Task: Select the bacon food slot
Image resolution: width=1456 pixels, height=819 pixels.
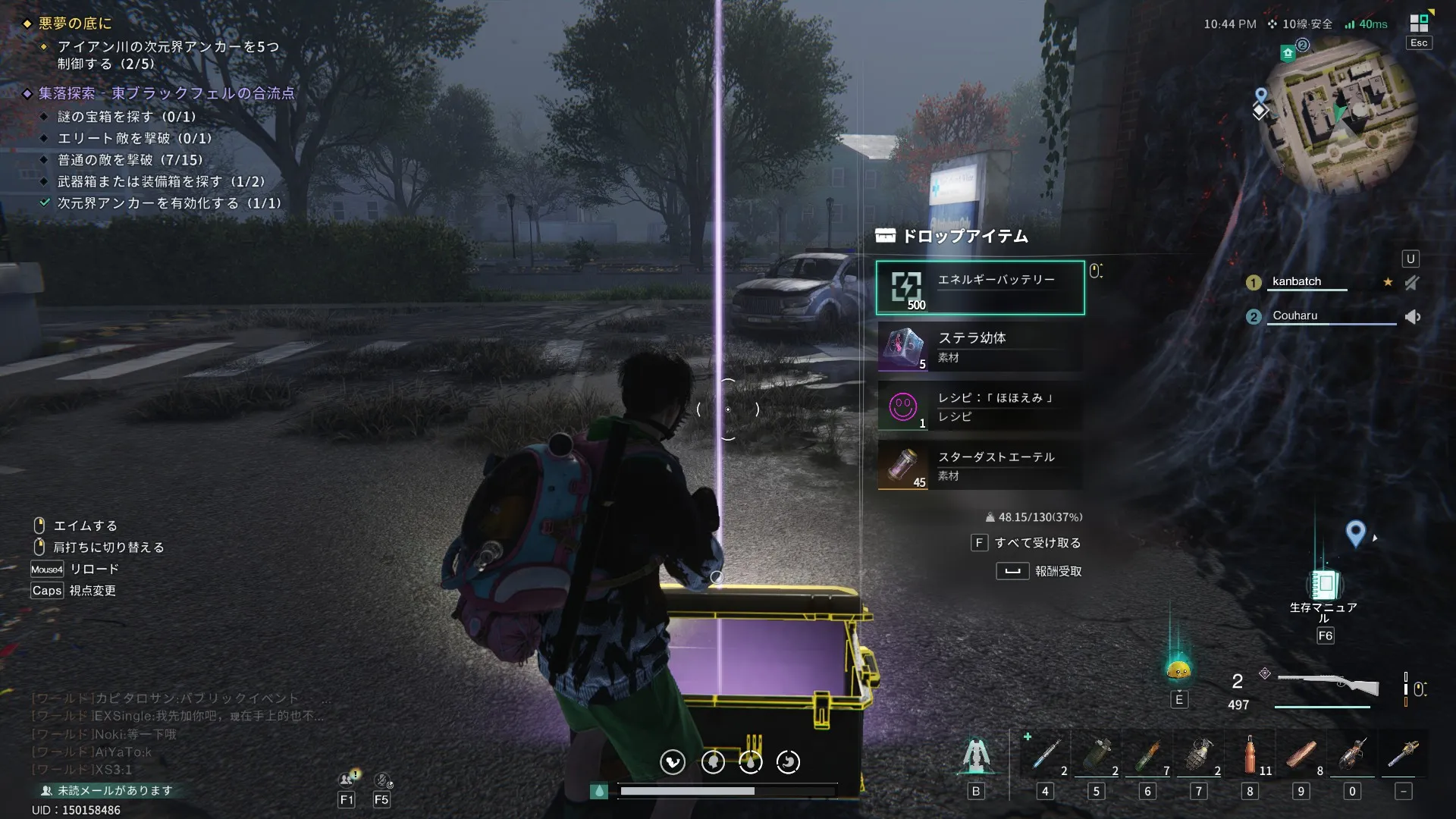Action: (x=1301, y=755)
